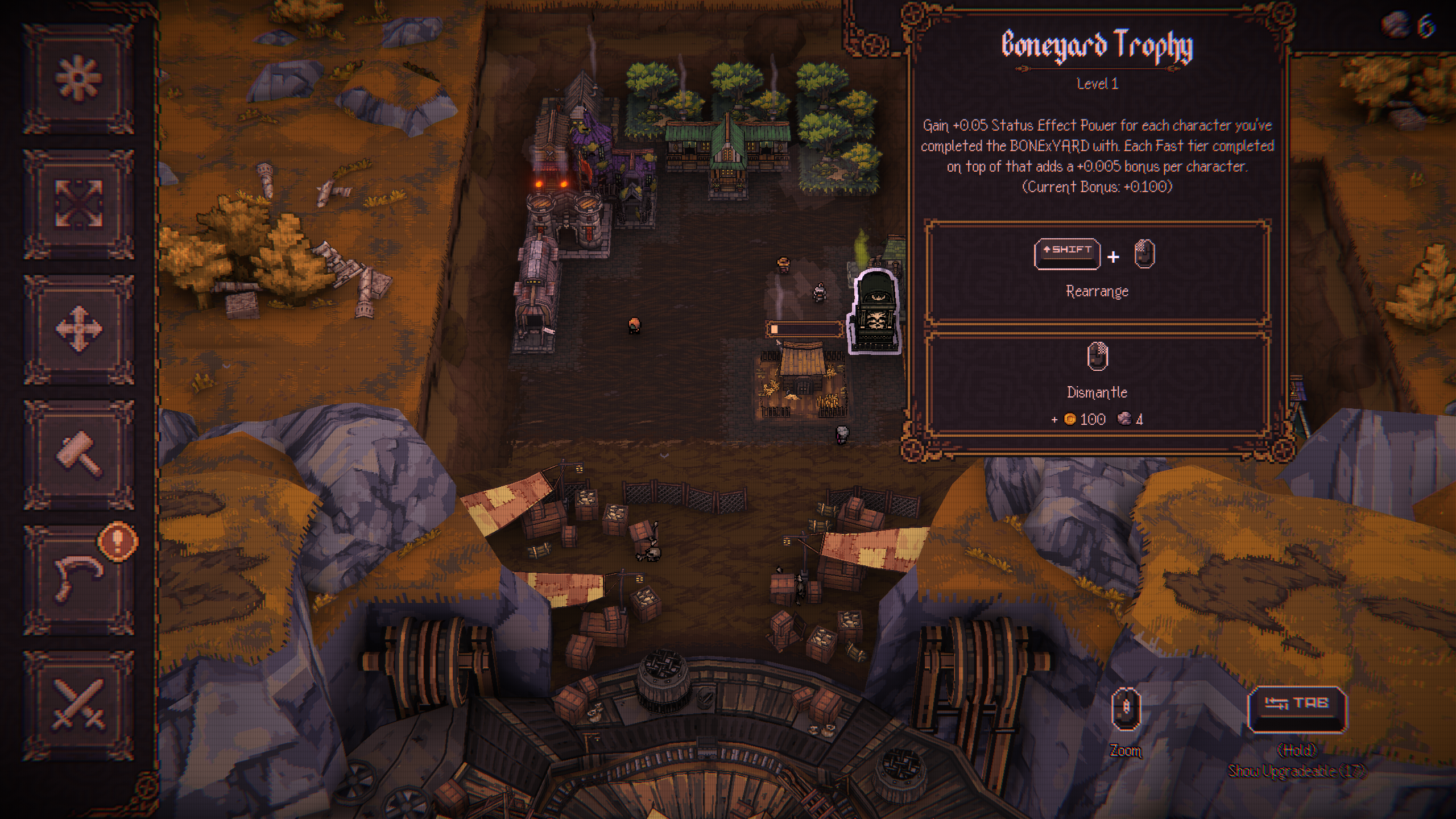Image resolution: width=1456 pixels, height=819 pixels.
Task: Activate the four-way move arrows tool
Action: [78, 329]
